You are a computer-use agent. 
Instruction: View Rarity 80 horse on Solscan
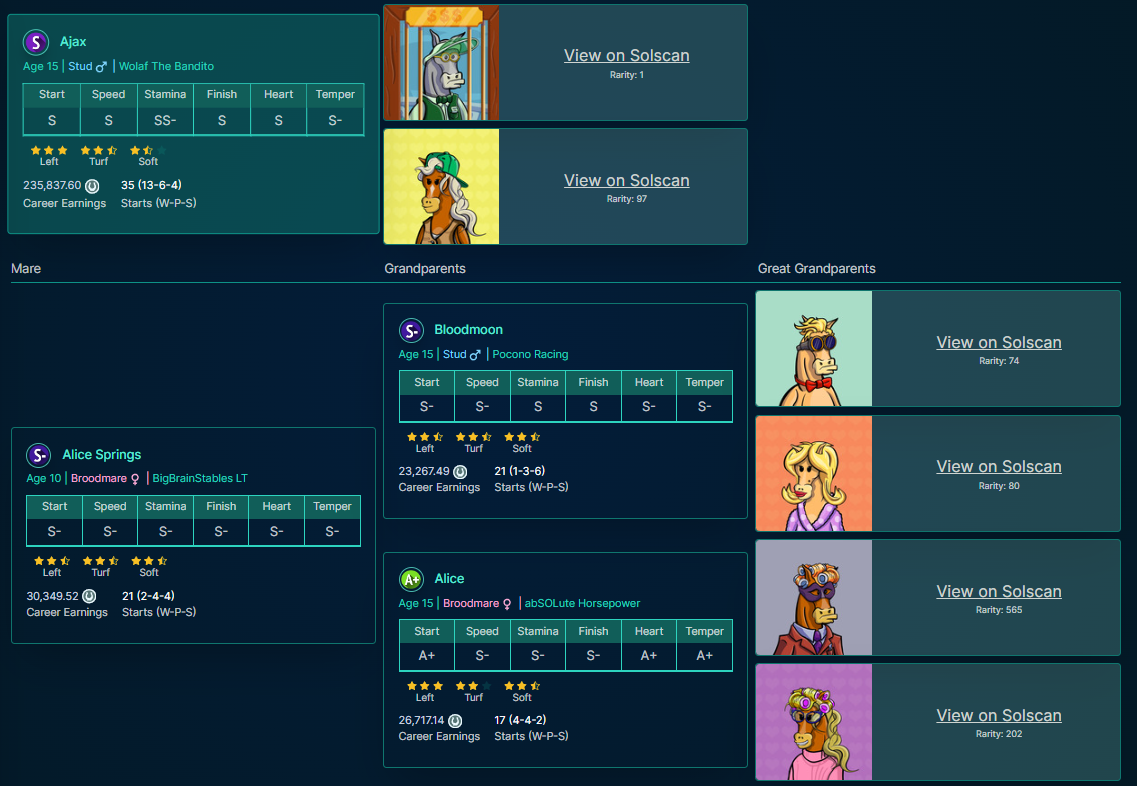[x=998, y=467]
